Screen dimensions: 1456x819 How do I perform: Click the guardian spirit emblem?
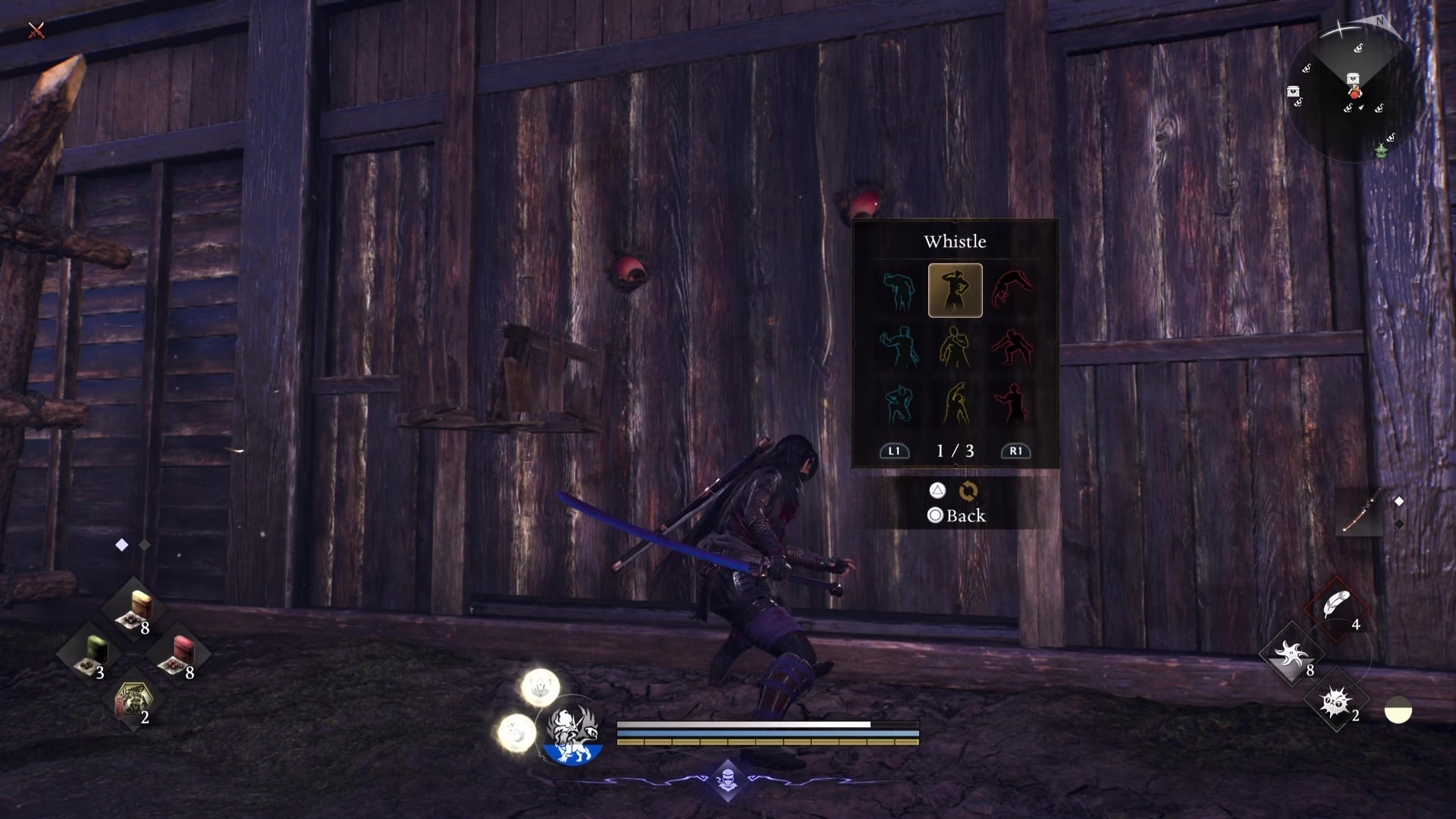point(573,732)
